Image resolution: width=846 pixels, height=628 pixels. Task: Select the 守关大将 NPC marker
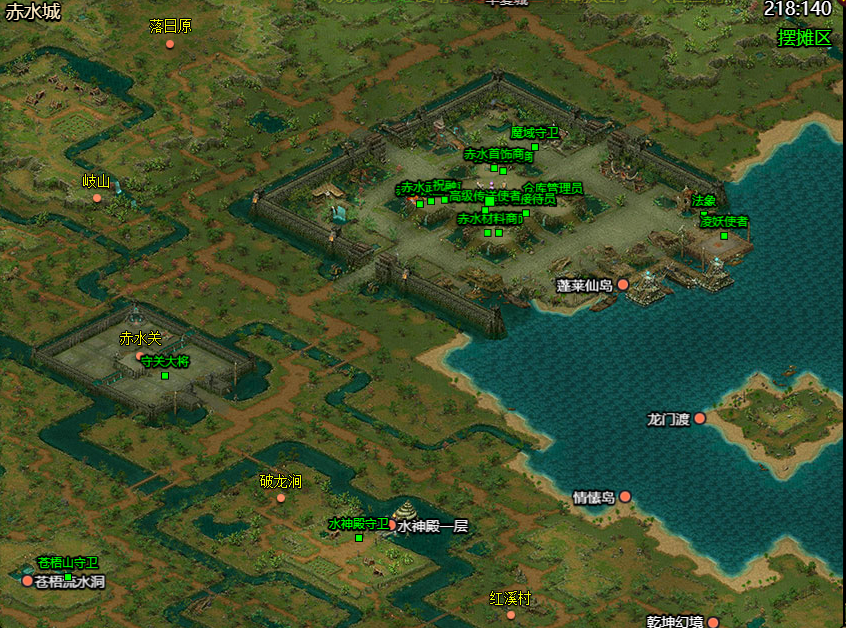165,376
